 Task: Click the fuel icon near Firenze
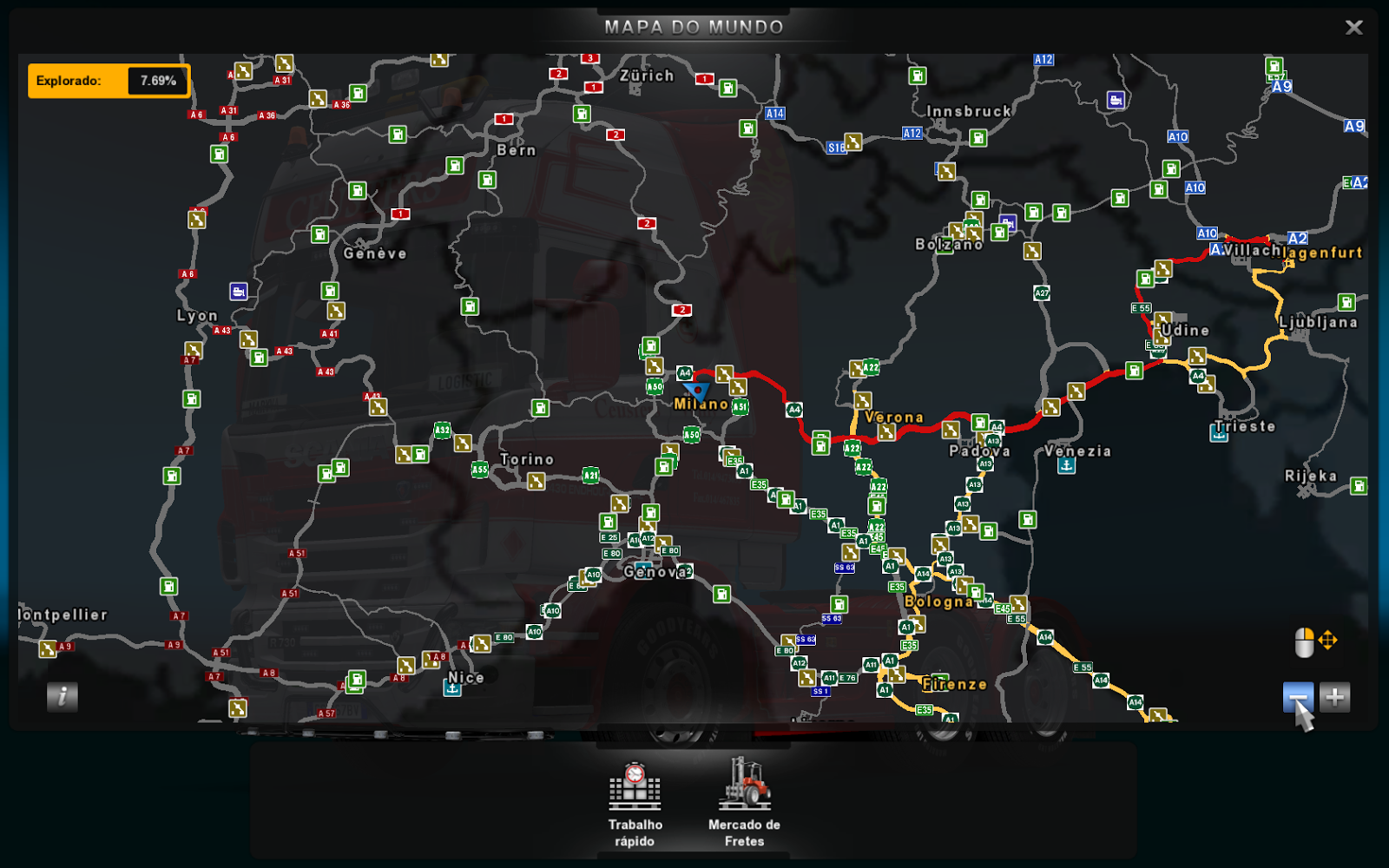coord(939,683)
